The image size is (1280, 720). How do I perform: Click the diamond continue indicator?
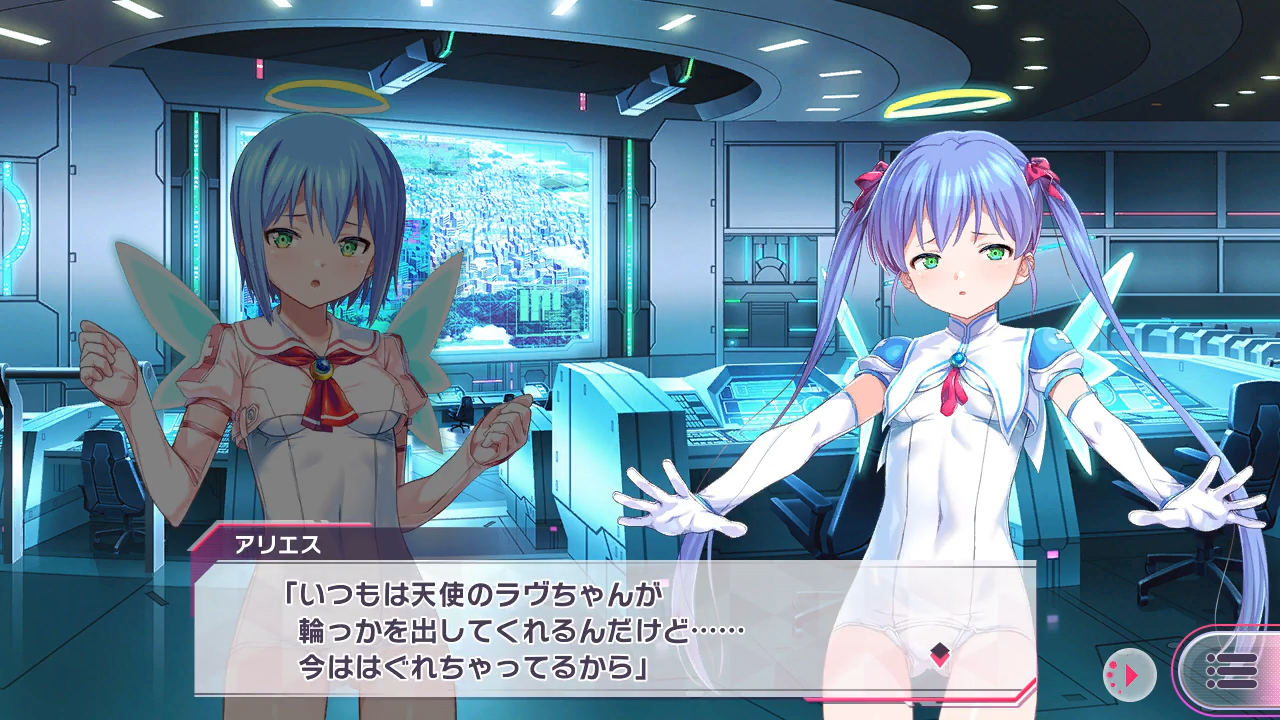pos(938,656)
